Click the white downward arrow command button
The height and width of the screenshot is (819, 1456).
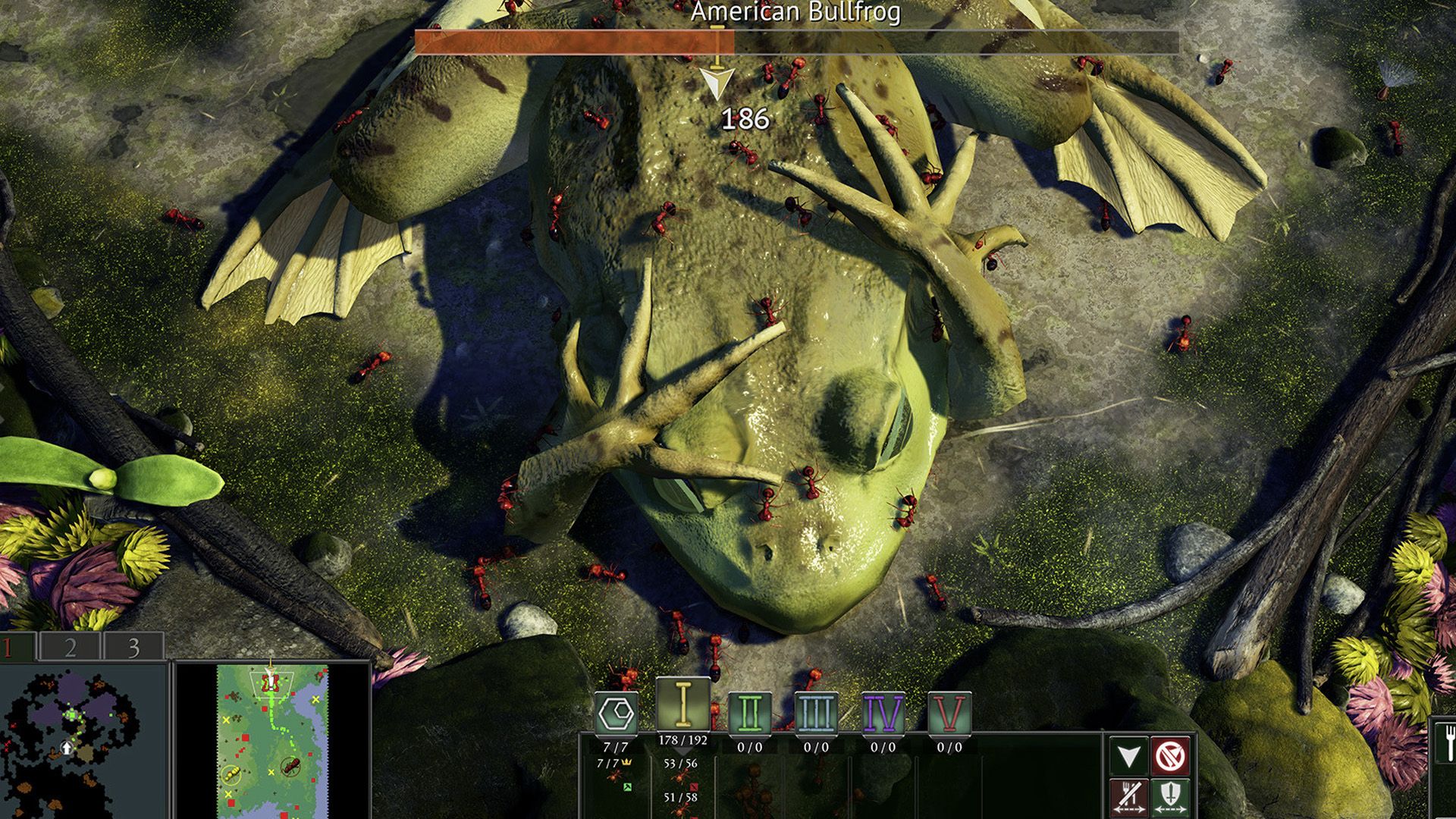click(1128, 756)
